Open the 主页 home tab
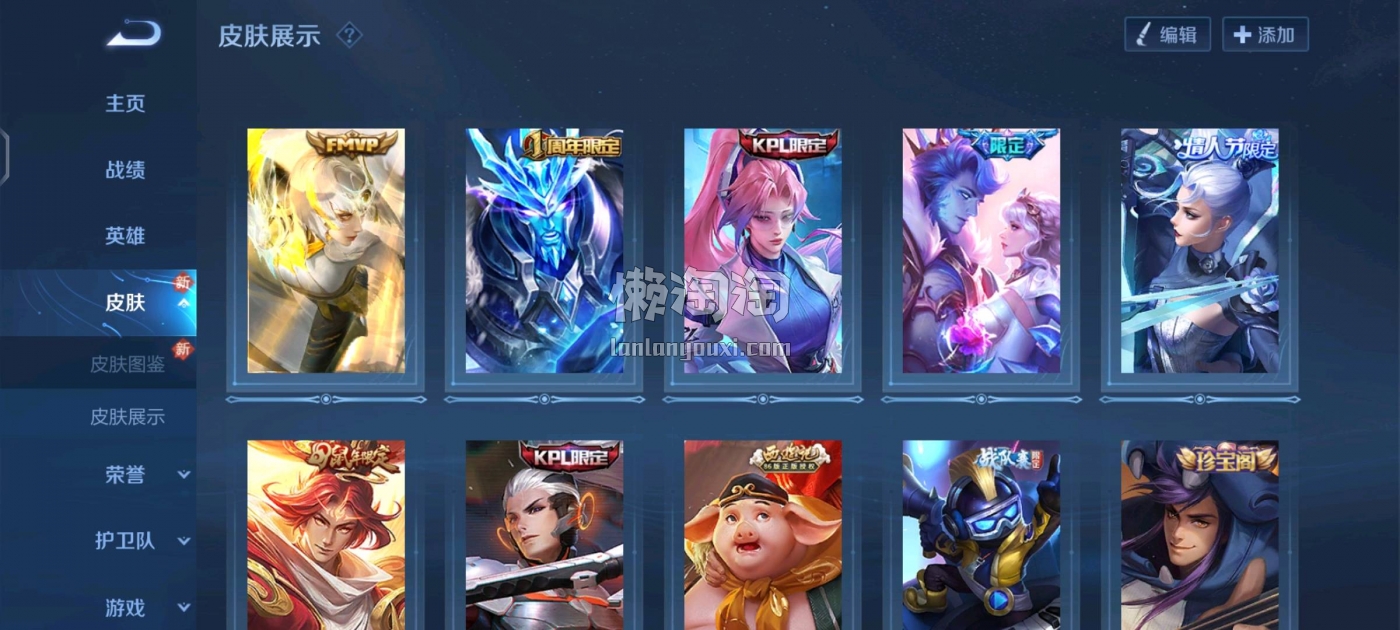 (x=126, y=104)
